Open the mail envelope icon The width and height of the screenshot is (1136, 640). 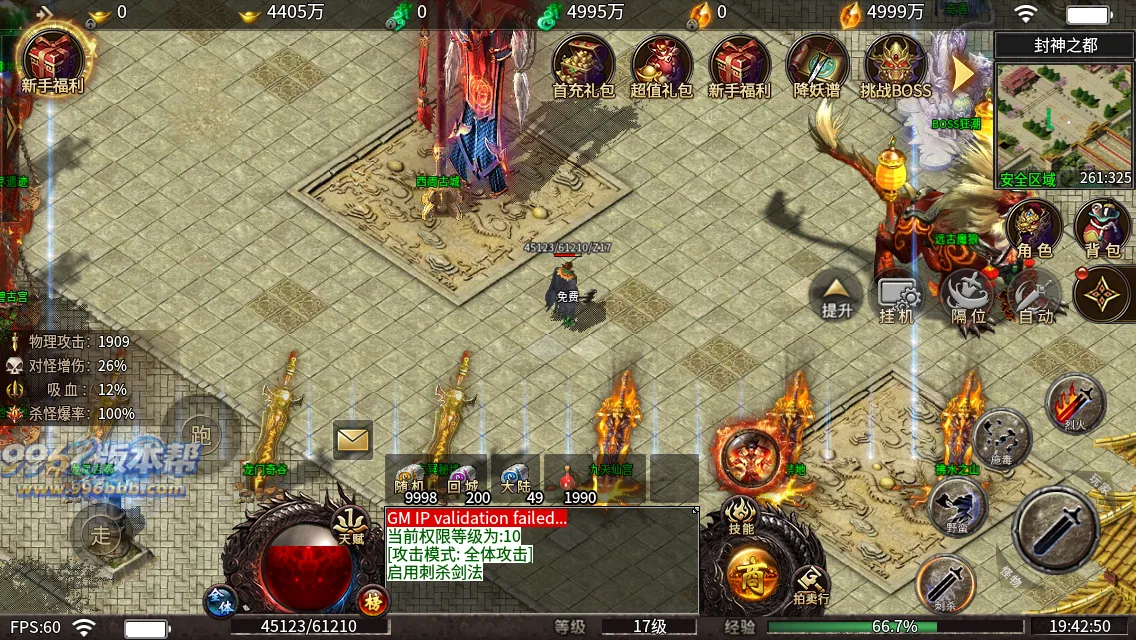pyautogui.click(x=352, y=439)
